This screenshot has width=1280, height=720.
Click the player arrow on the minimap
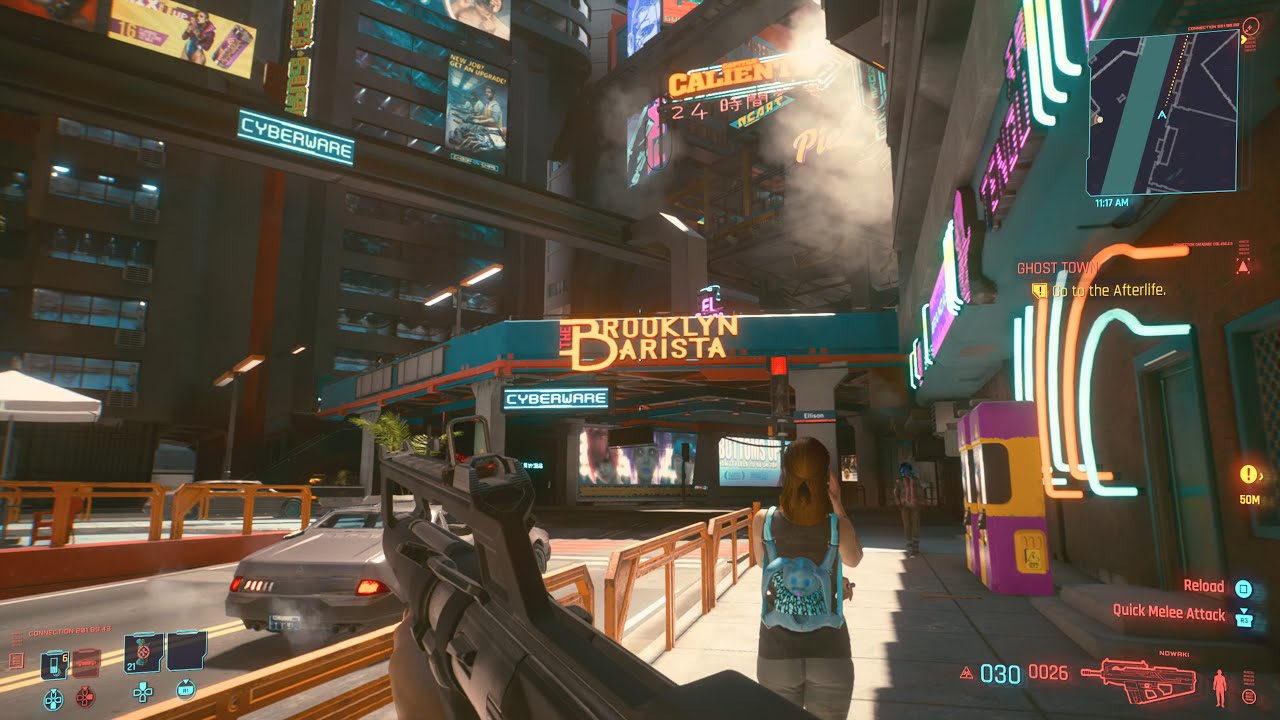tap(1162, 115)
